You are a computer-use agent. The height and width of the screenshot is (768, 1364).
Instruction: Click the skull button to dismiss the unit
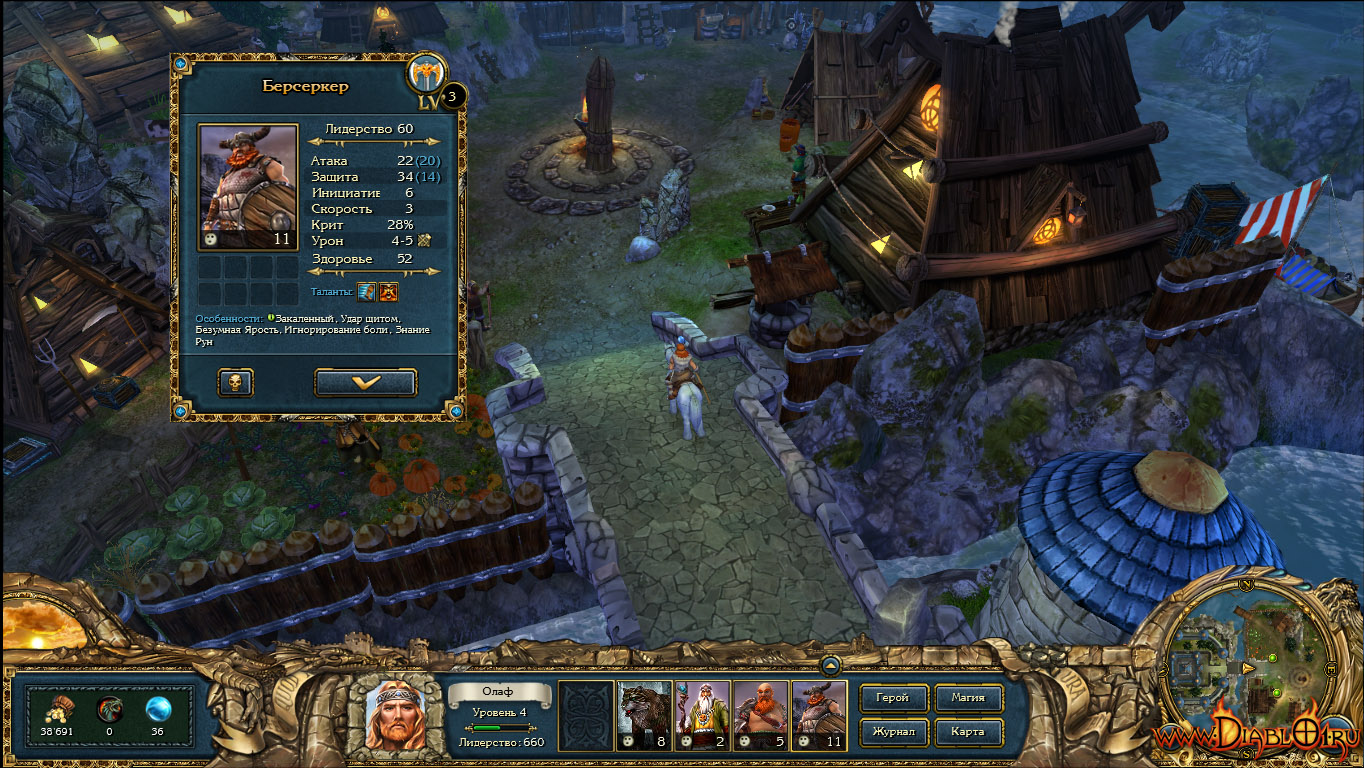coord(235,382)
